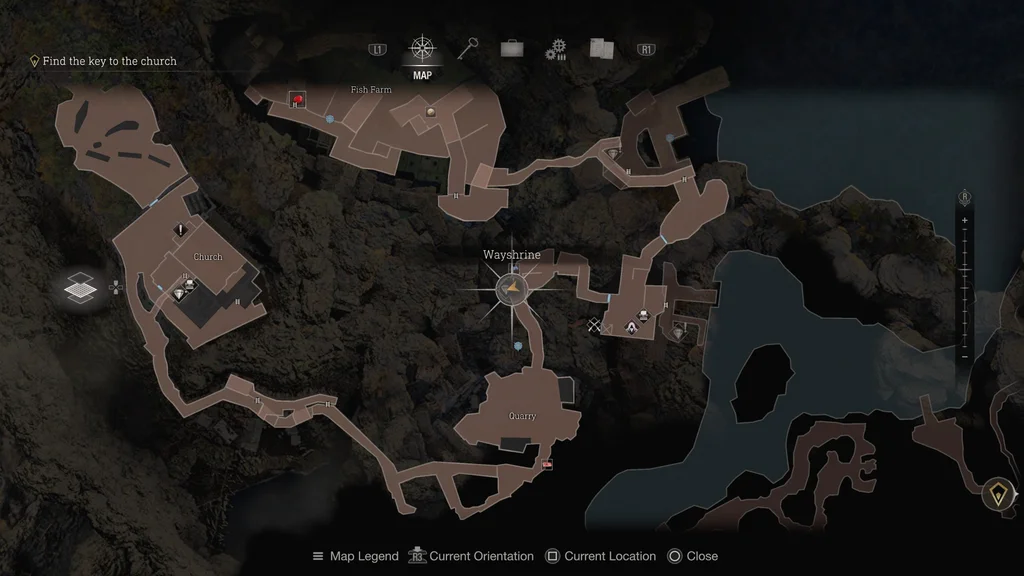Select the MAP compass tab
This screenshot has height=576, width=1024.
tap(422, 50)
